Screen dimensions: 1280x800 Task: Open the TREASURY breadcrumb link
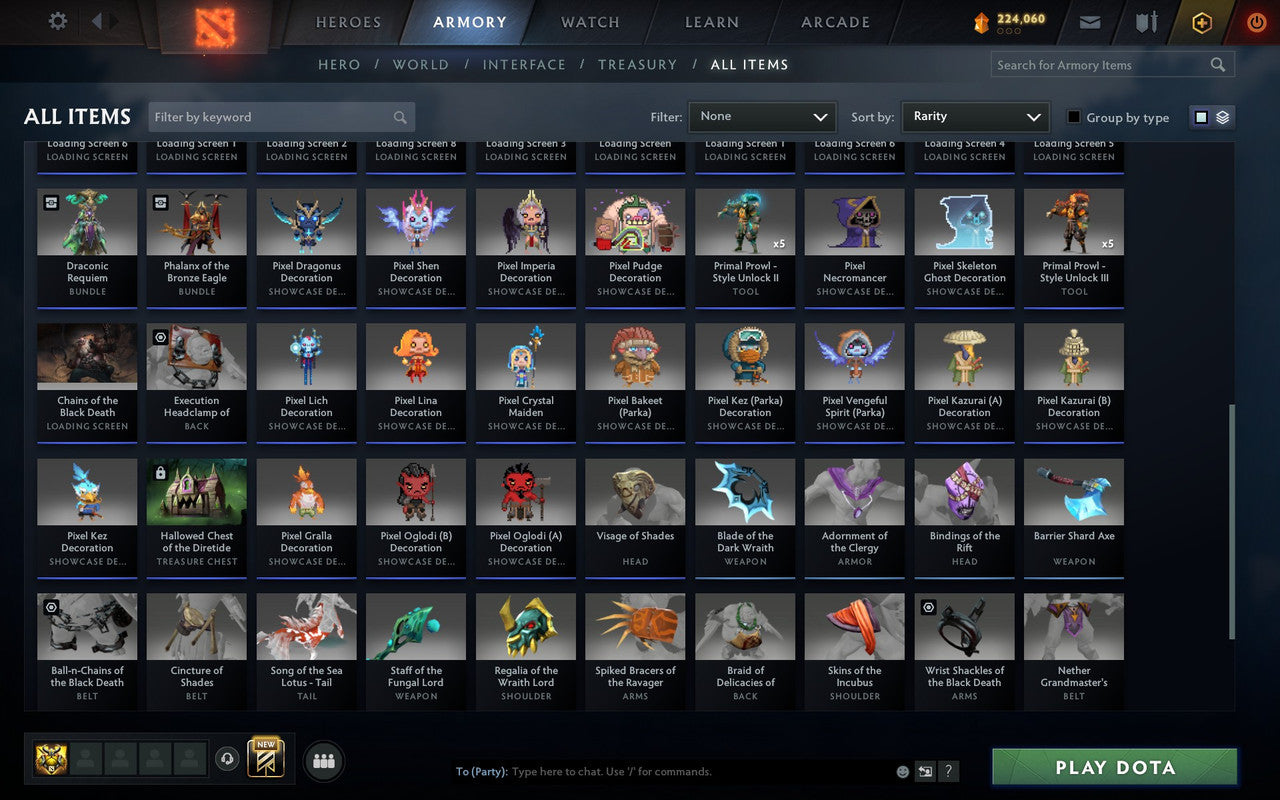[x=637, y=64]
